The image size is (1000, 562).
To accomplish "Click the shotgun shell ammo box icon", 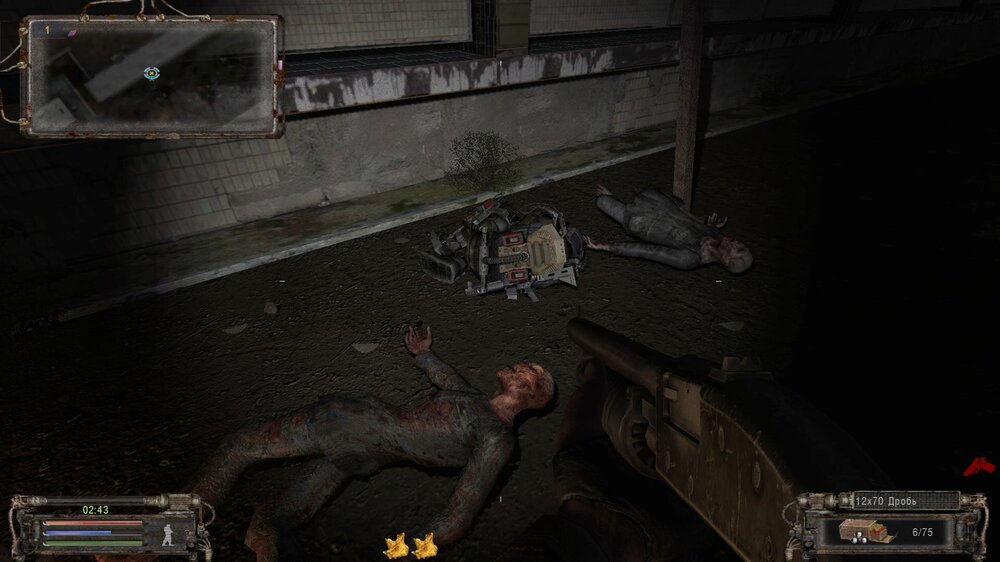I will tap(864, 531).
